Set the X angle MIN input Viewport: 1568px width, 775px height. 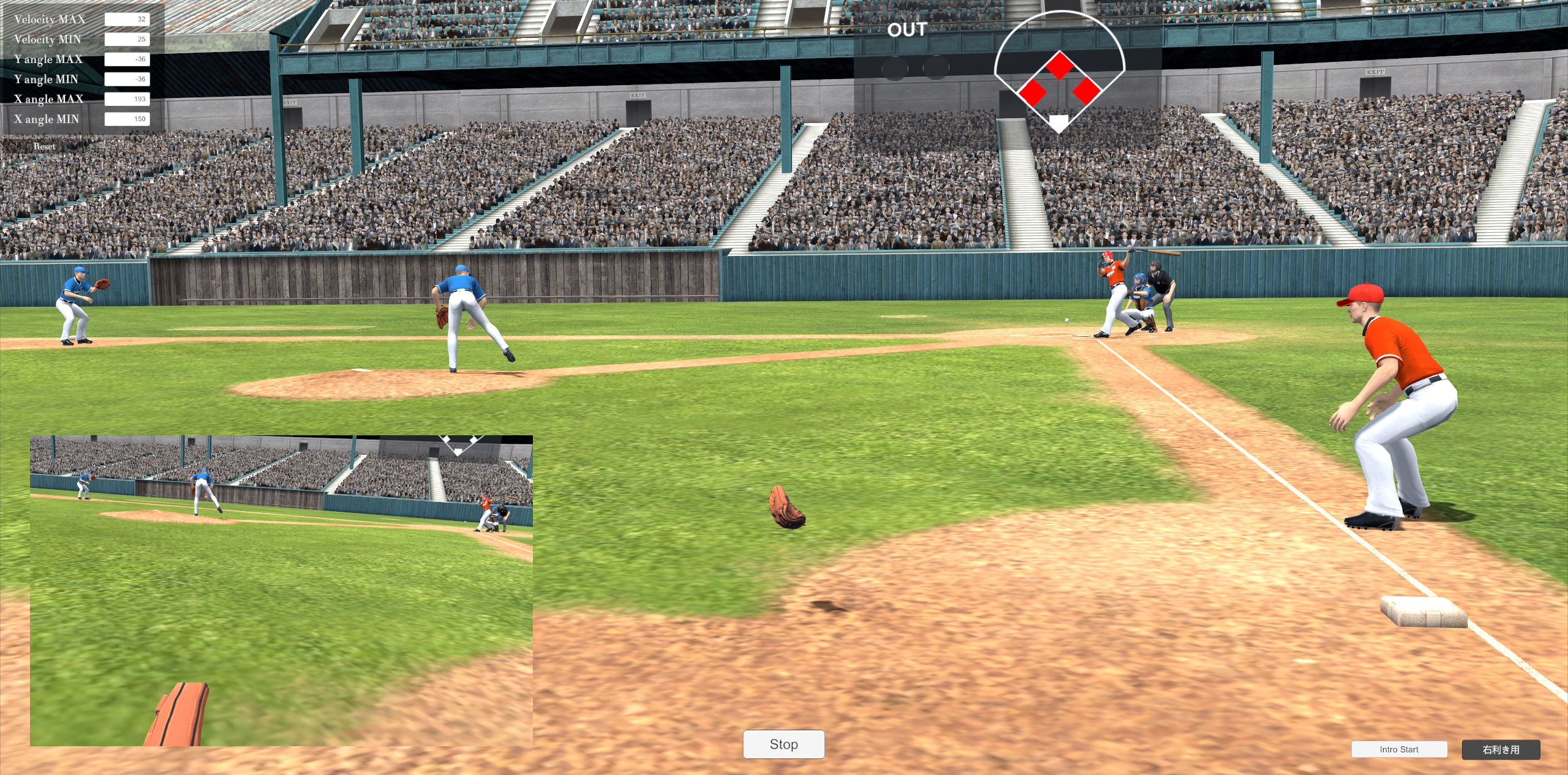(x=127, y=119)
